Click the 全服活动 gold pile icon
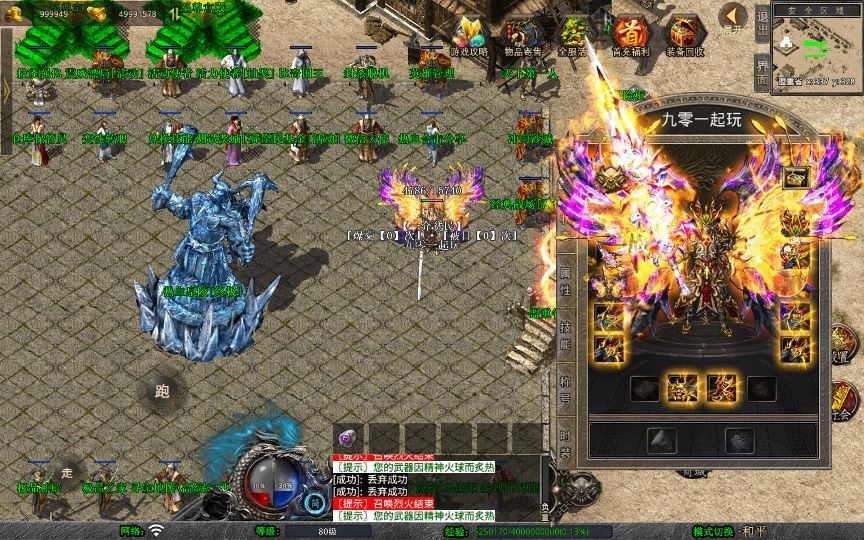864x540 pixels. (573, 37)
